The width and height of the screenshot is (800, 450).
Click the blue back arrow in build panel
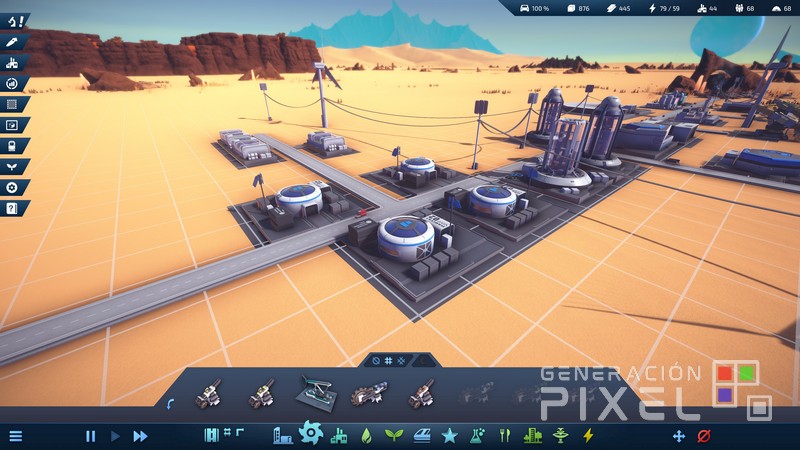pos(170,402)
